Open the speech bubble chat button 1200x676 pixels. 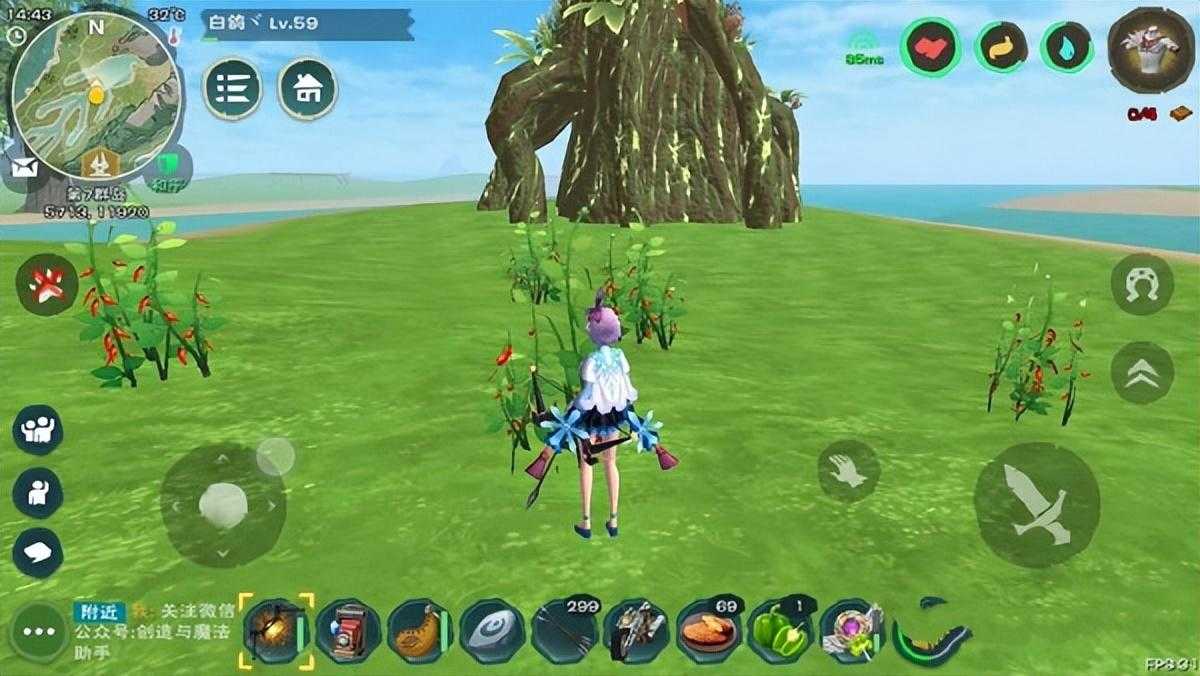(x=38, y=551)
